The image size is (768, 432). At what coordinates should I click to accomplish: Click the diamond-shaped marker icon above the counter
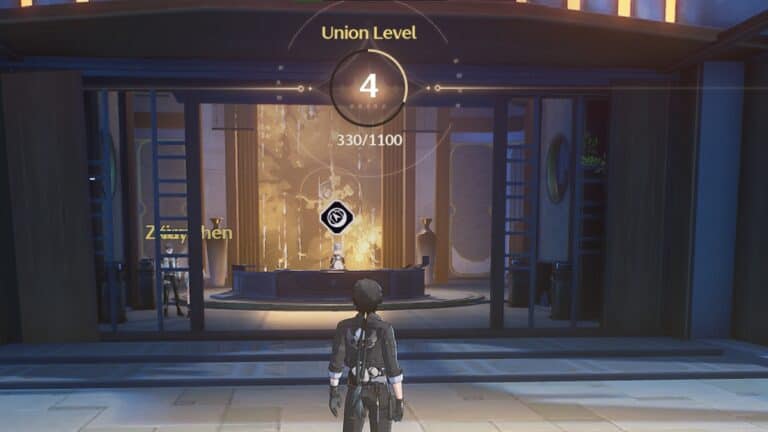(x=336, y=217)
